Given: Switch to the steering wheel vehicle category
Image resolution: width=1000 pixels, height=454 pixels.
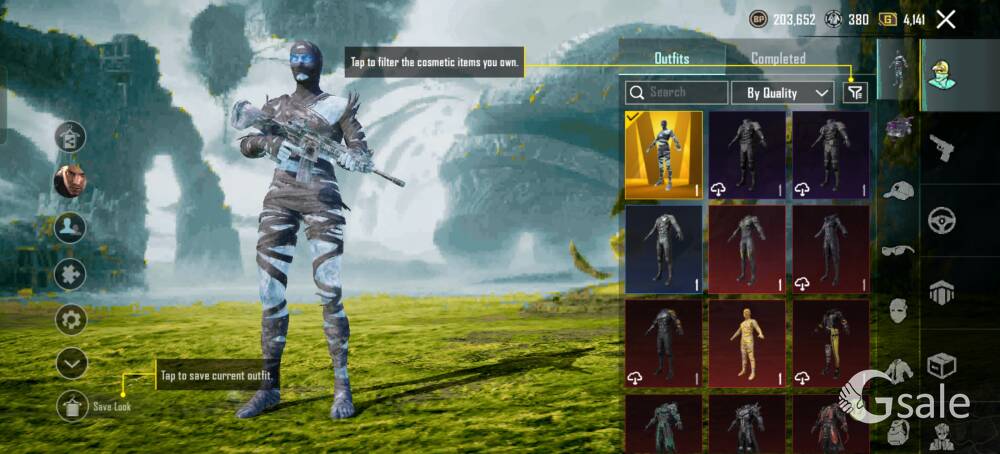Looking at the screenshot, I should pyautogui.click(x=941, y=220).
